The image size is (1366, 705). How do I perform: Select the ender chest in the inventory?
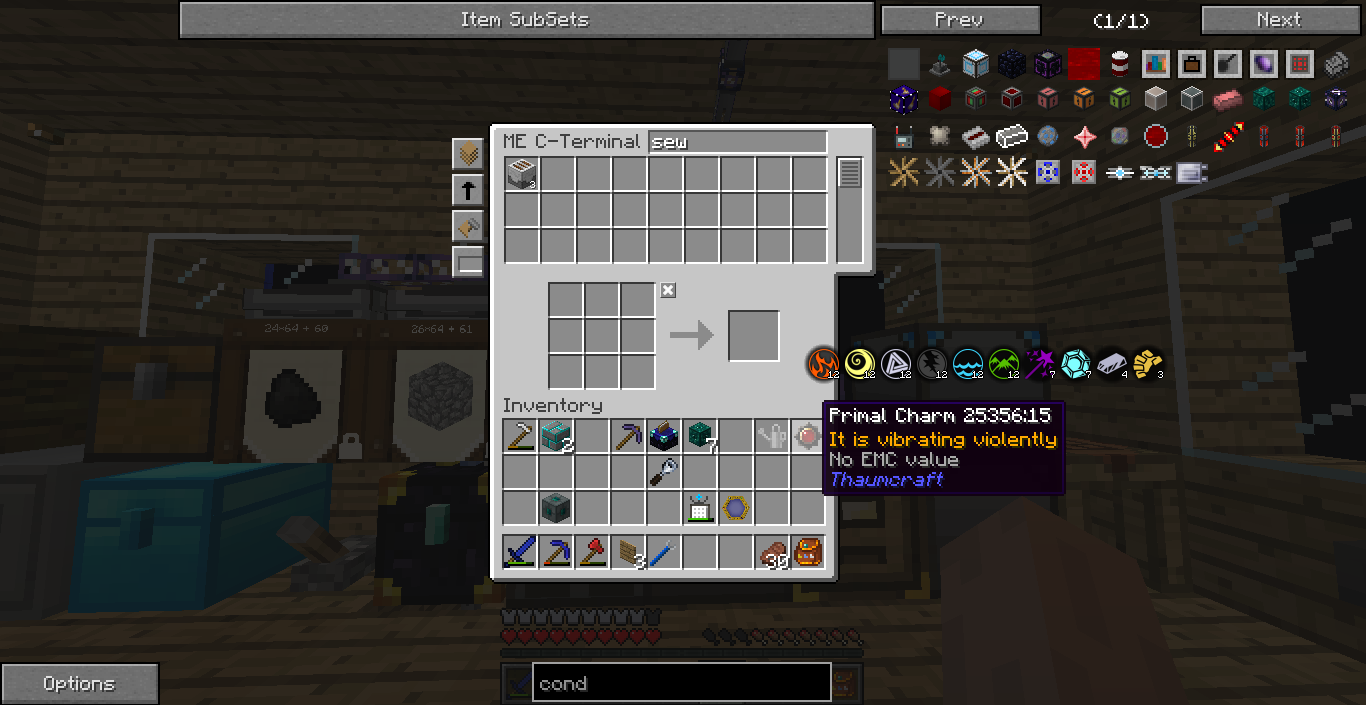point(664,436)
